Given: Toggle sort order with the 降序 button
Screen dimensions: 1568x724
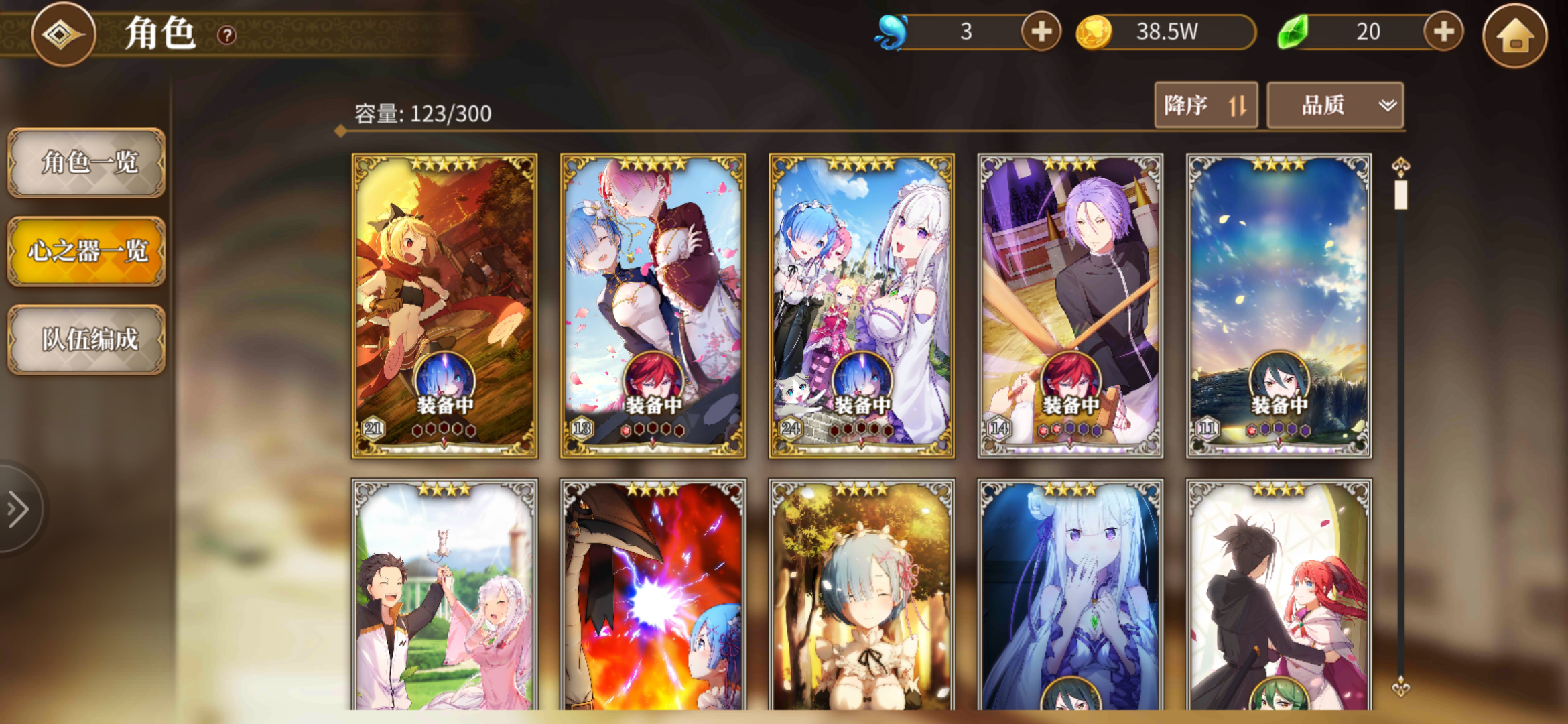Looking at the screenshot, I should coord(1205,105).
